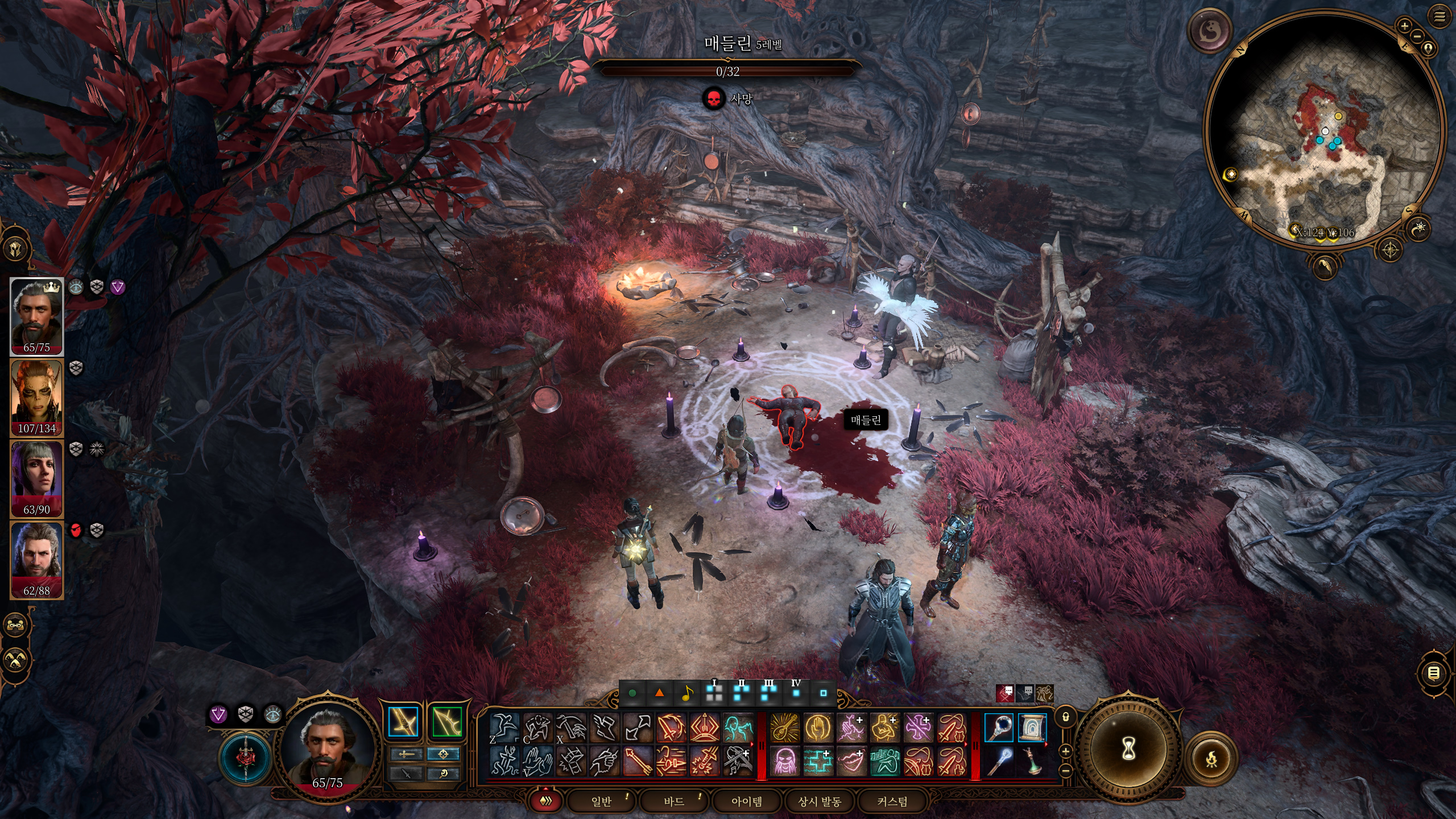Screen dimensions: 1456x819
Task: Open the 바드 hotbar tab
Action: 674,801
